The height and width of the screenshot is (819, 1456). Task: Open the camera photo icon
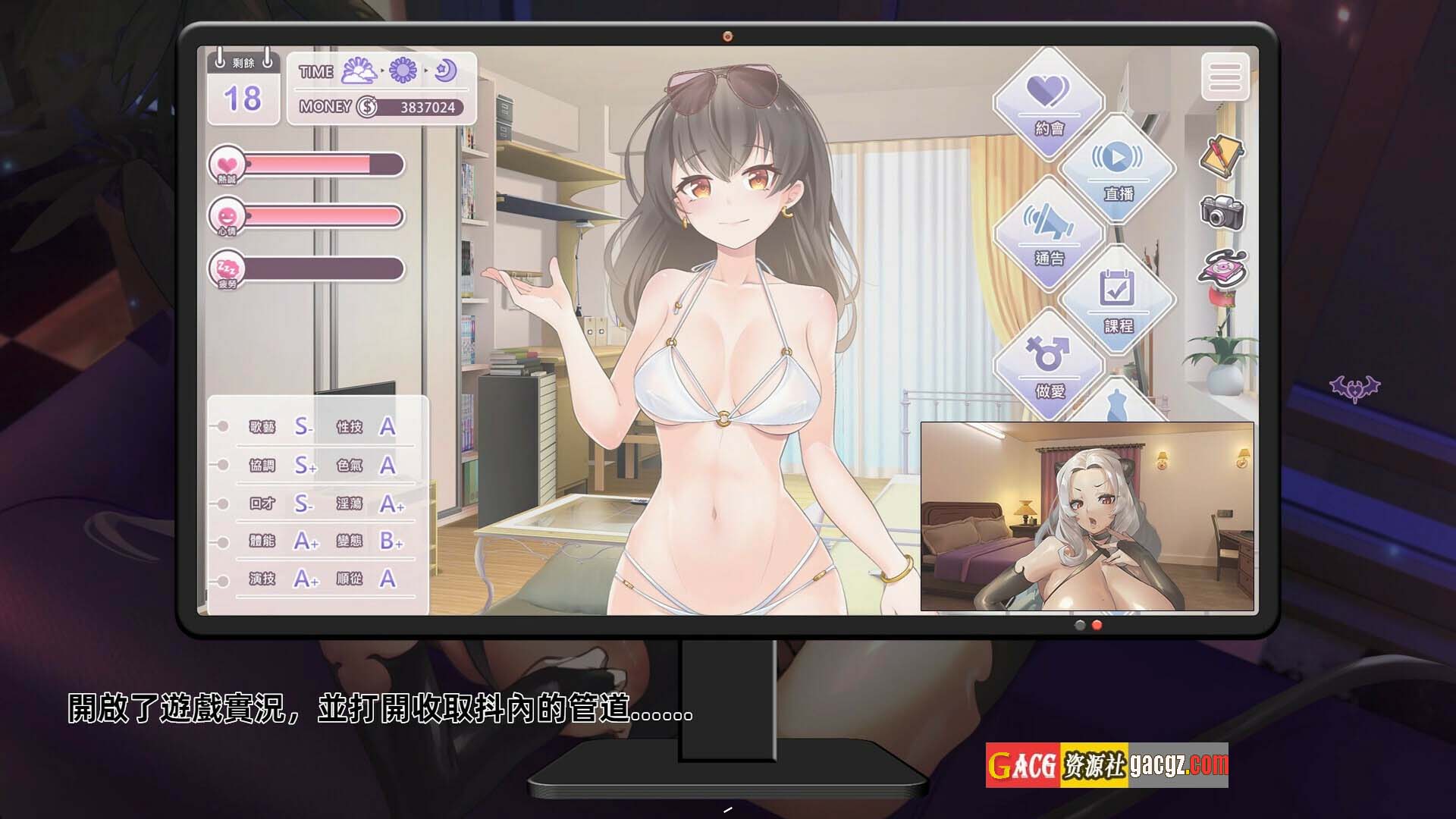pyautogui.click(x=1221, y=212)
